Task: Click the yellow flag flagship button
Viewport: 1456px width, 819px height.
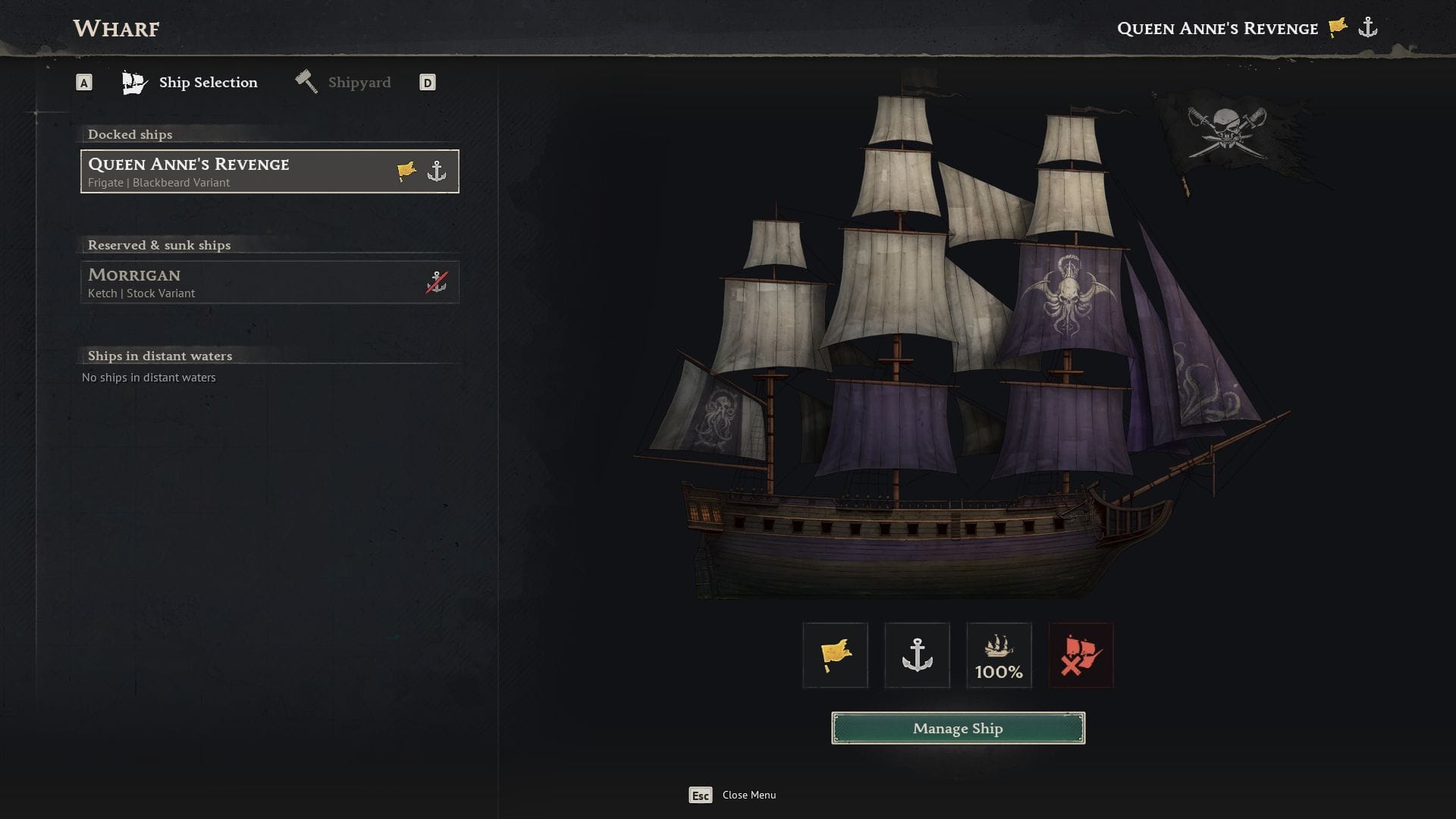Action: [x=835, y=655]
